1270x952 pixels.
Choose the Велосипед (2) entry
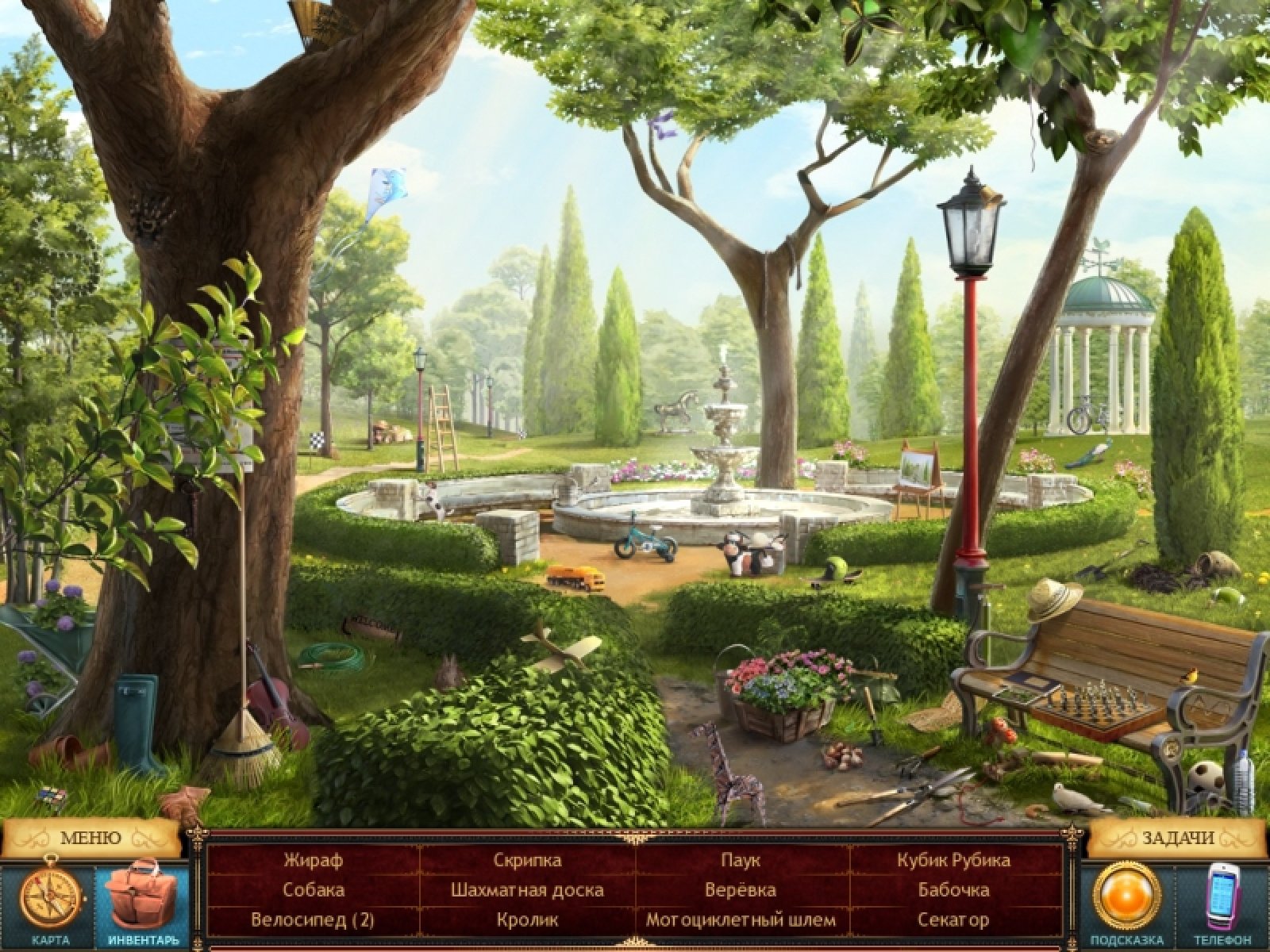pos(313,920)
